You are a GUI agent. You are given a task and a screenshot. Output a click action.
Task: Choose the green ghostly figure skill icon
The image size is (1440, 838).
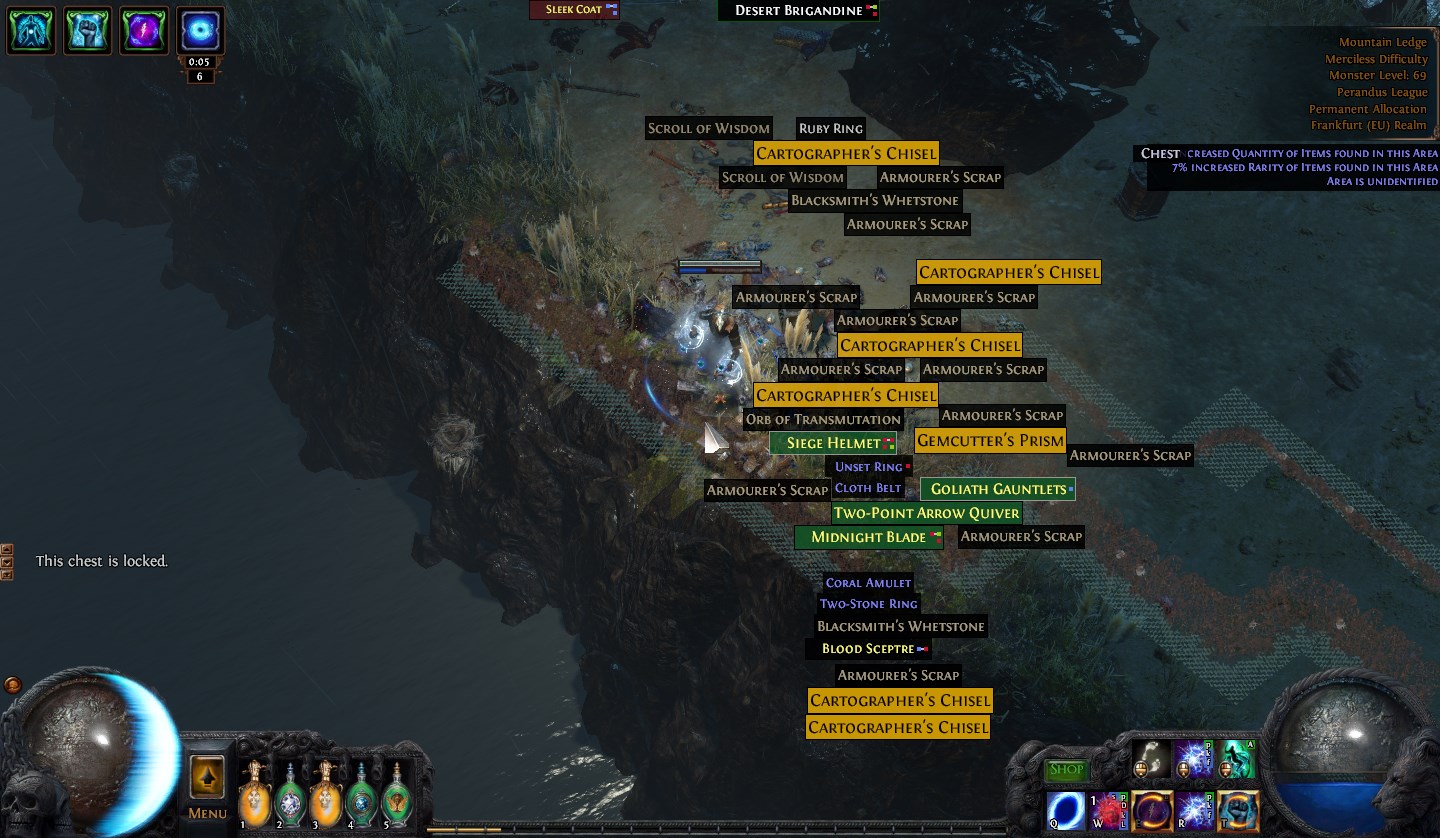pyautogui.click(x=1238, y=759)
